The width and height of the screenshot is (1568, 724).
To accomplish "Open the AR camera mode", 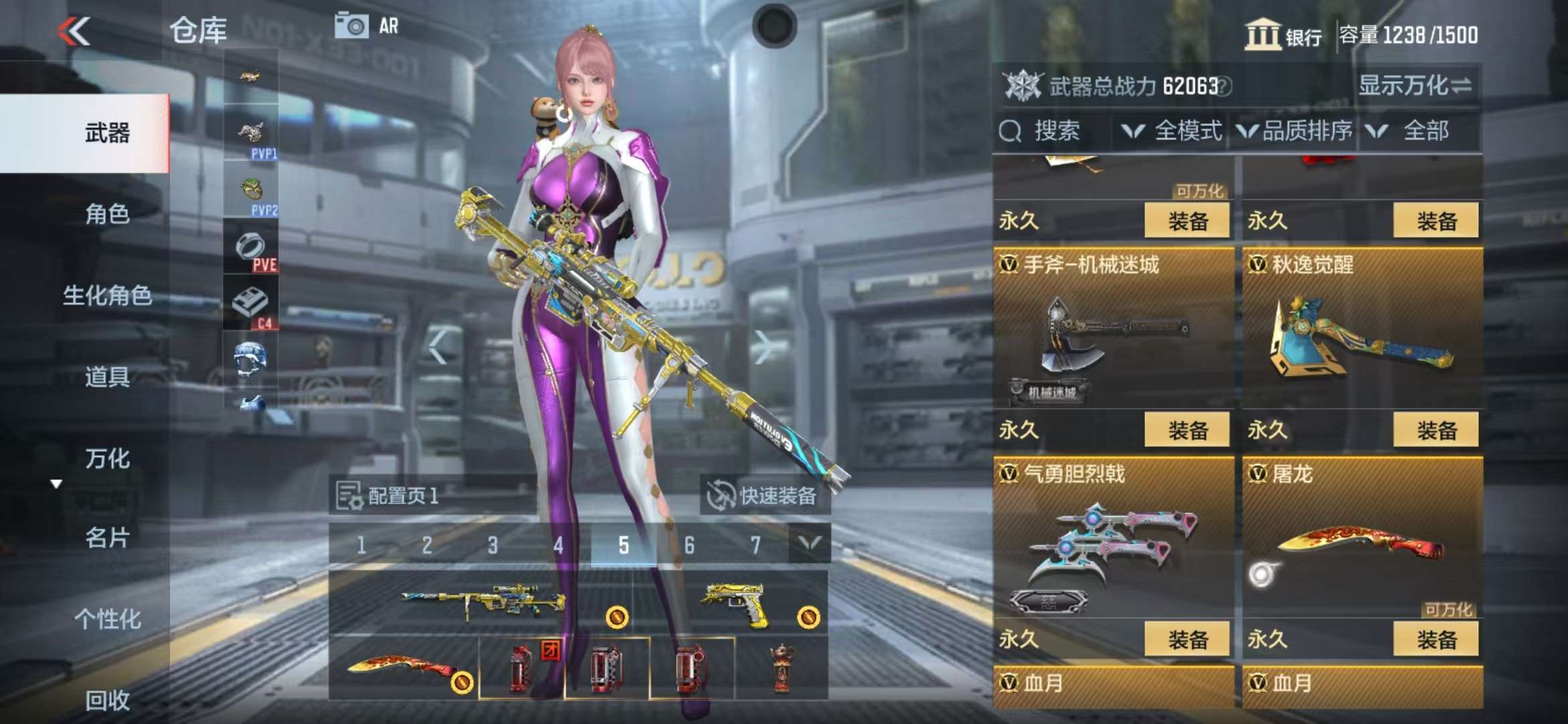I will (367, 26).
